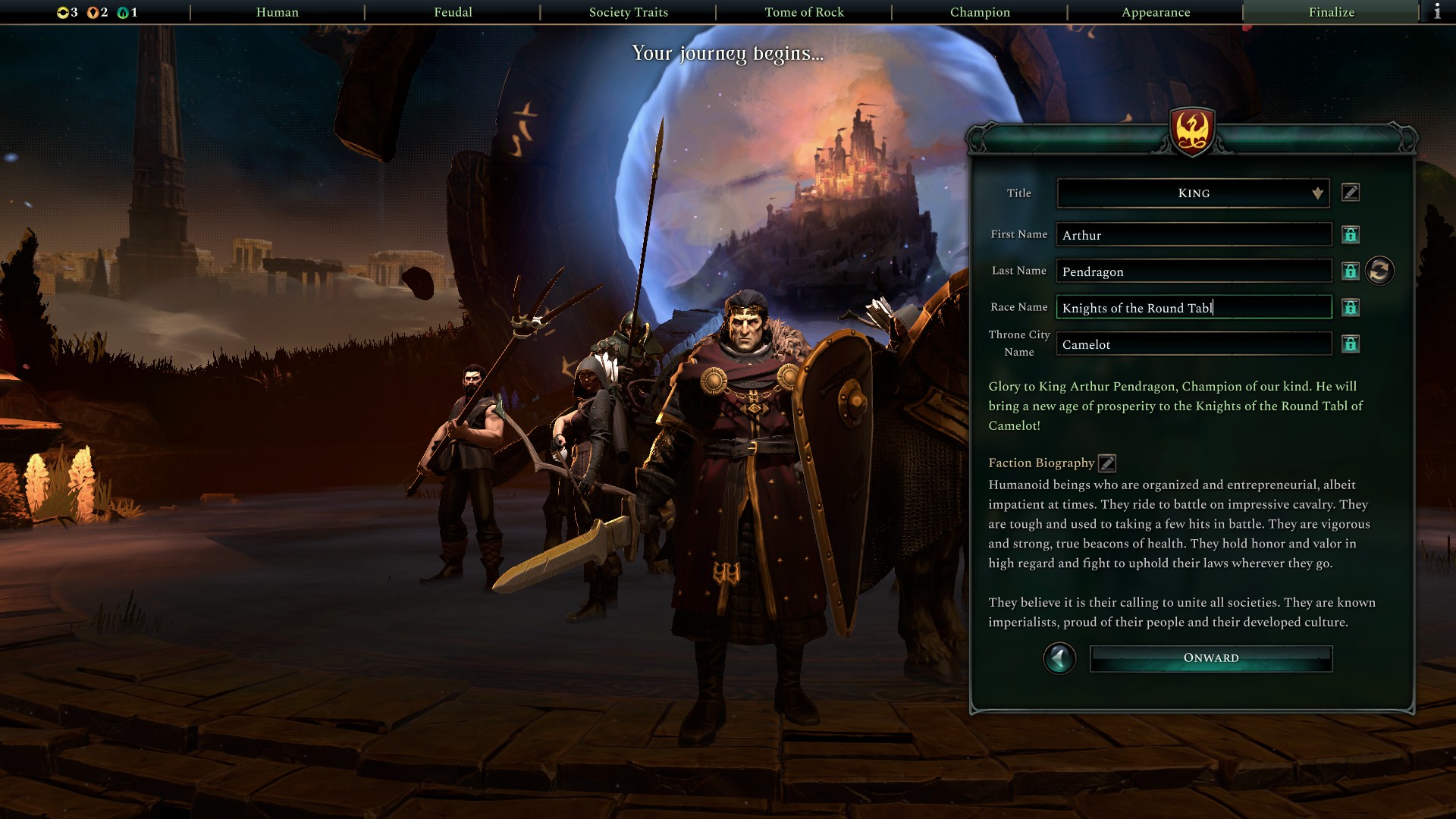This screenshot has width=1456, height=819.
Task: Edit the Faction Biography with the pencil icon
Action: pyautogui.click(x=1106, y=463)
